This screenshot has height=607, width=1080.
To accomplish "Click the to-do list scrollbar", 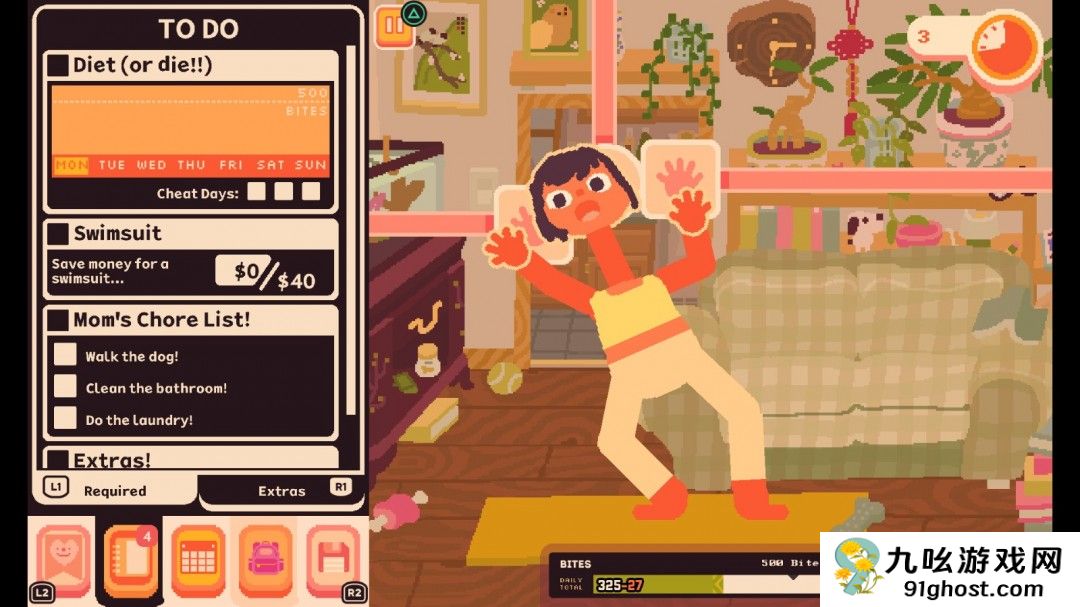I will click(x=350, y=230).
